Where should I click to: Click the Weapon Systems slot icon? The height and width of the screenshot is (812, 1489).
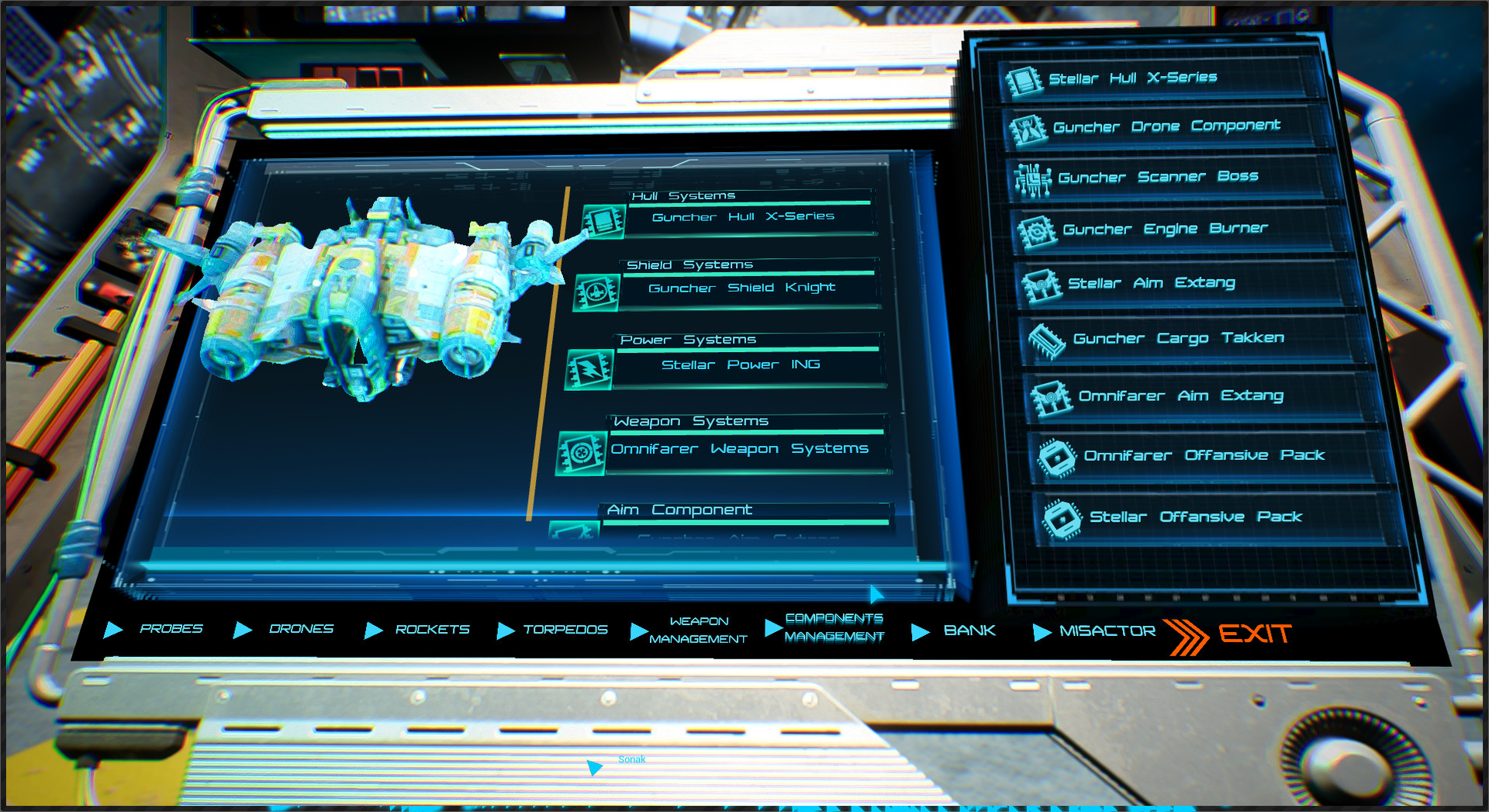pyautogui.click(x=580, y=454)
